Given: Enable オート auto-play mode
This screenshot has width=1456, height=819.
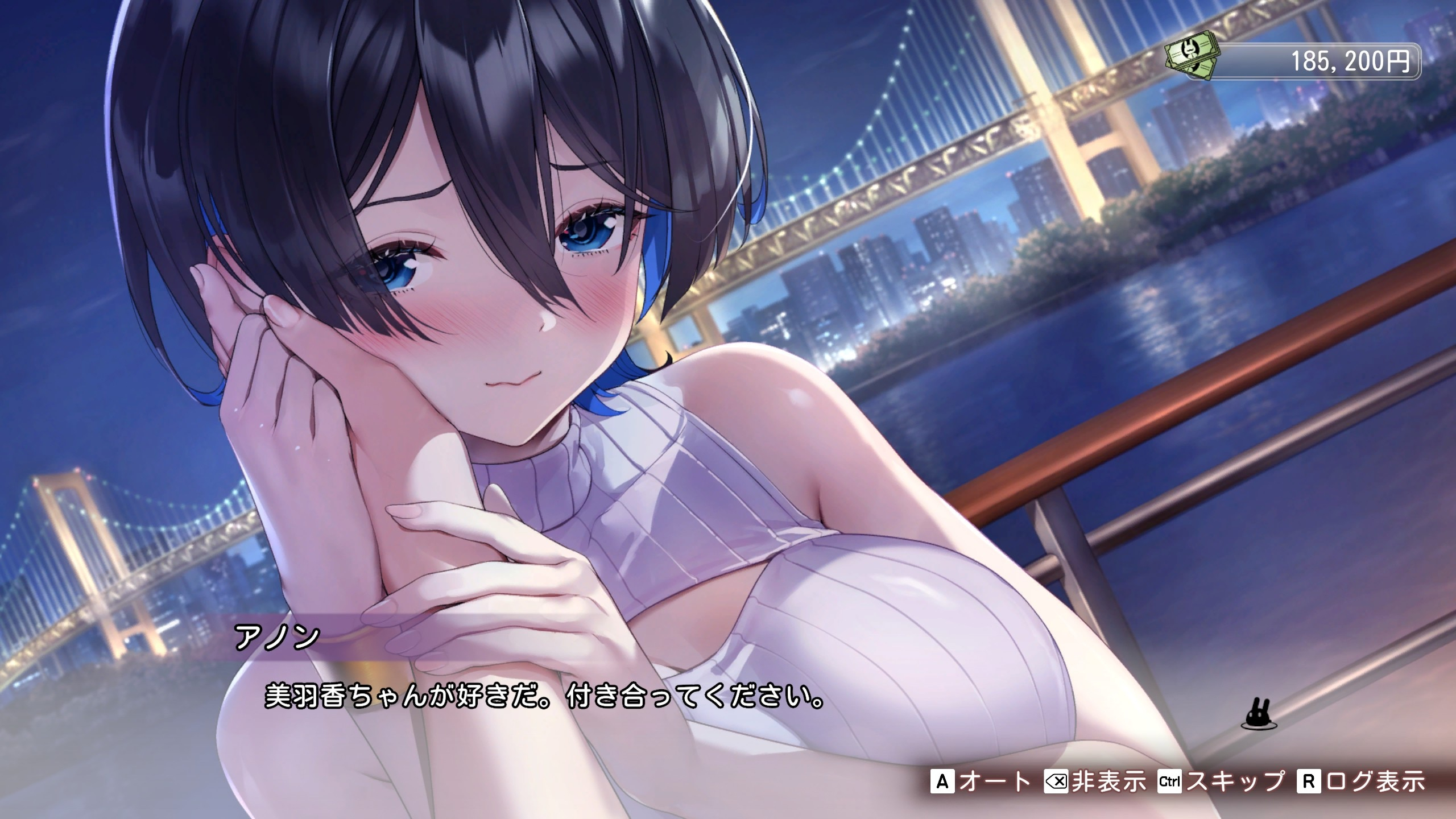Looking at the screenshot, I should [981, 782].
